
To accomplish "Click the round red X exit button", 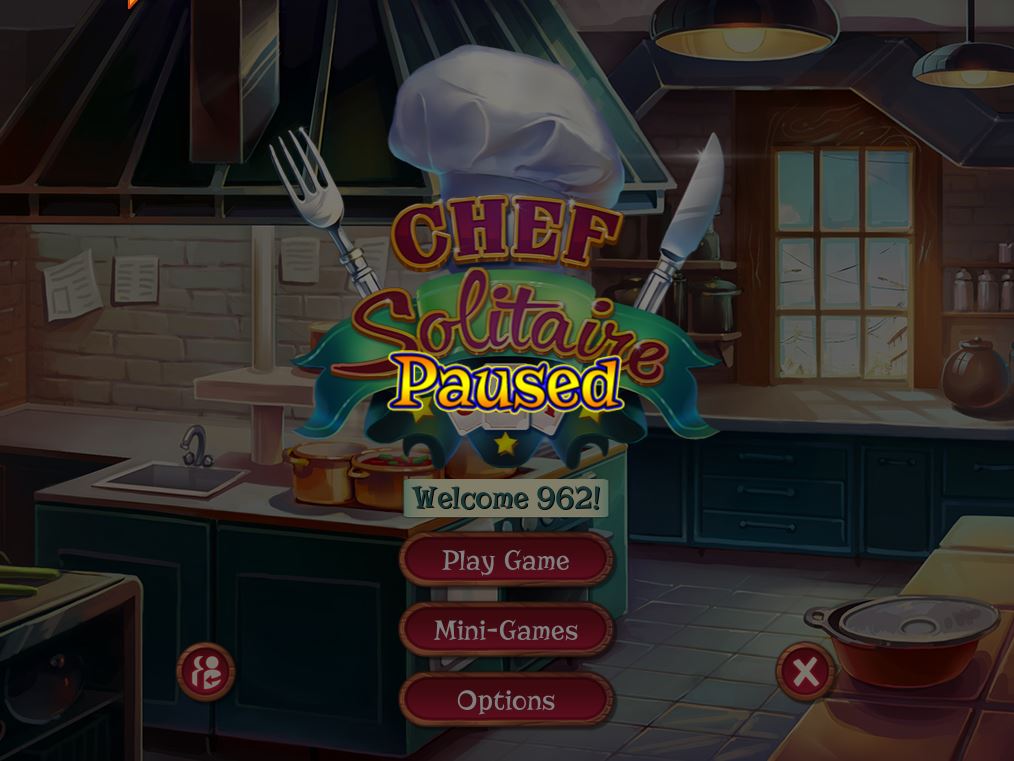I will (x=804, y=672).
